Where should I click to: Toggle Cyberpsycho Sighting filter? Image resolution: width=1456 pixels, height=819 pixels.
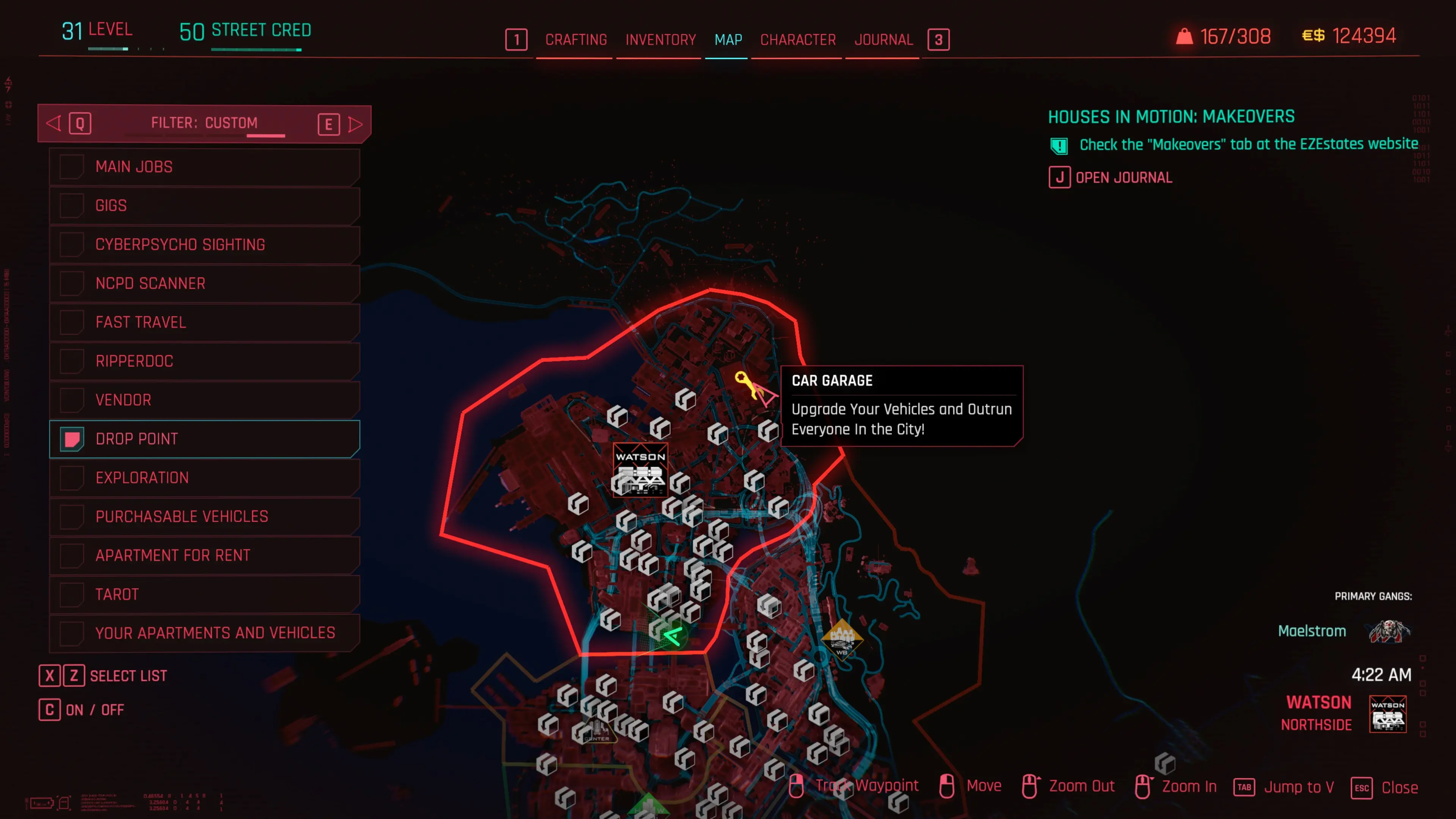tap(72, 245)
